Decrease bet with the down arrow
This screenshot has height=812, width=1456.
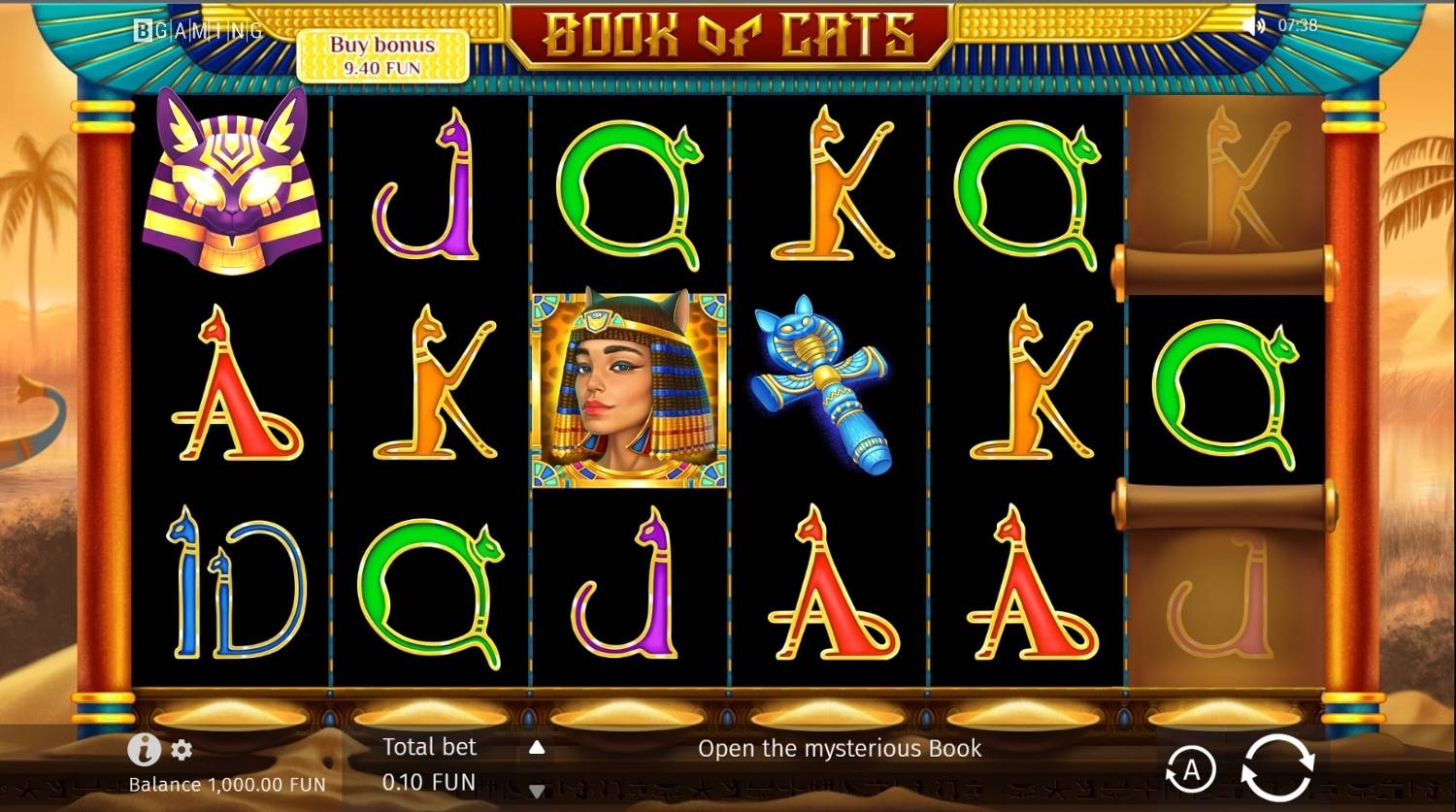click(x=538, y=789)
